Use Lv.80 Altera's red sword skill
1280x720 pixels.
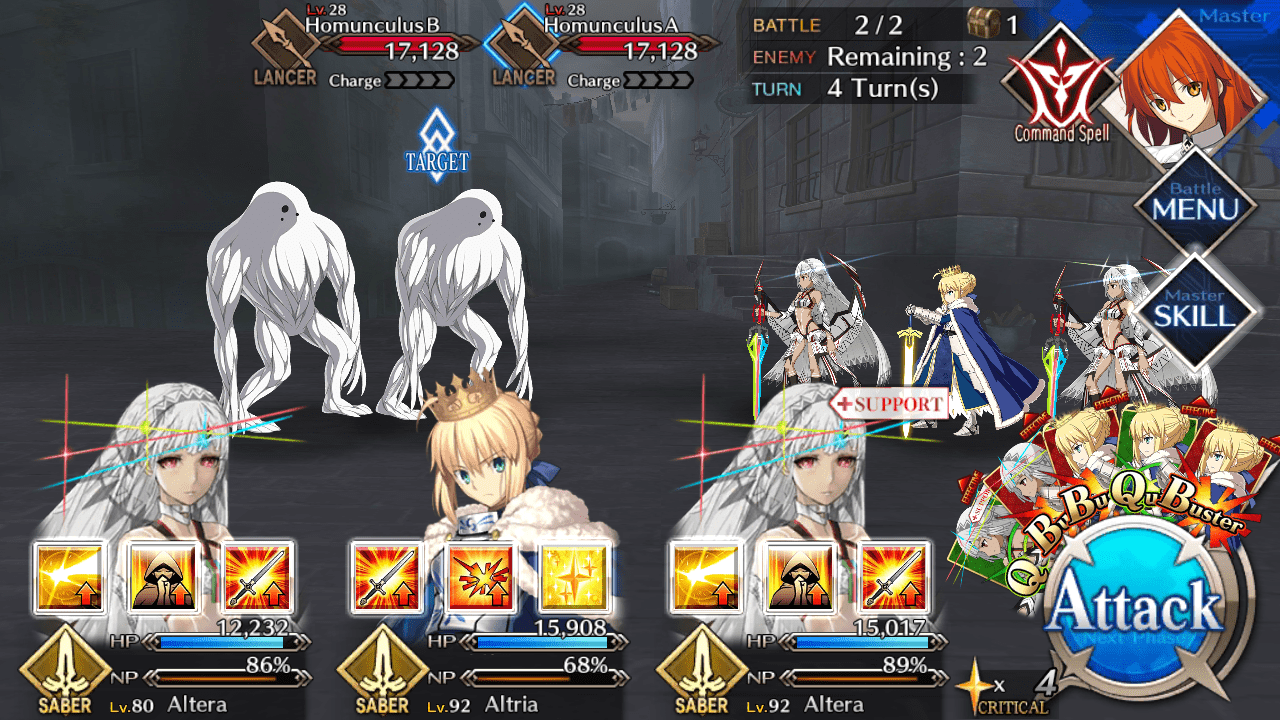tap(258, 578)
